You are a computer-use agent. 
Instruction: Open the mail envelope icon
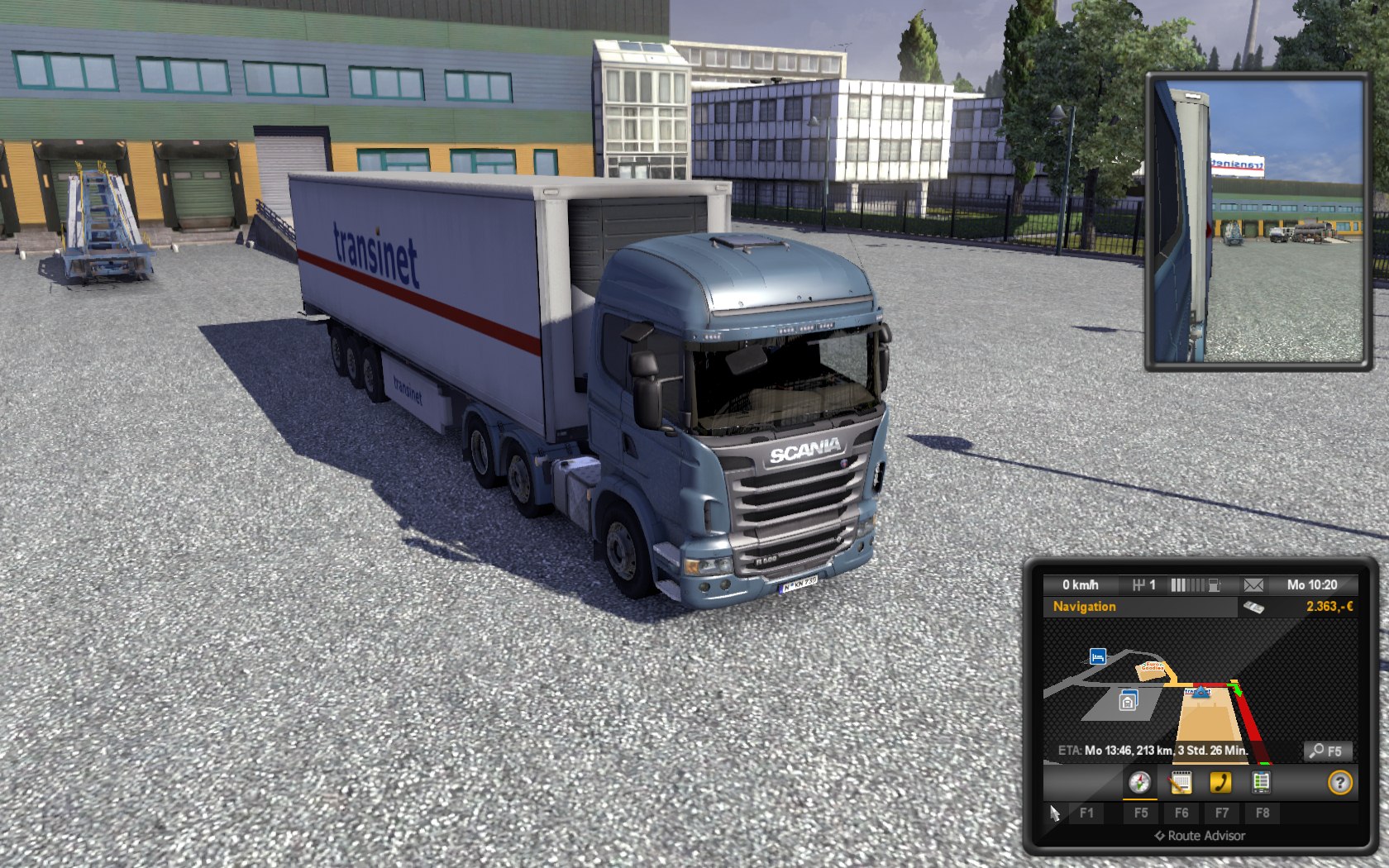(1253, 585)
